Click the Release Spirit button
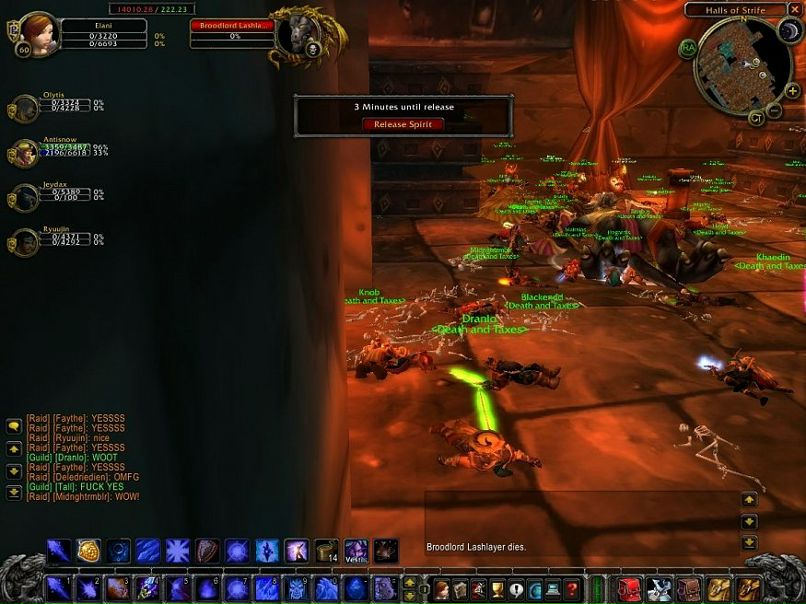This screenshot has height=604, width=806. coord(403,124)
